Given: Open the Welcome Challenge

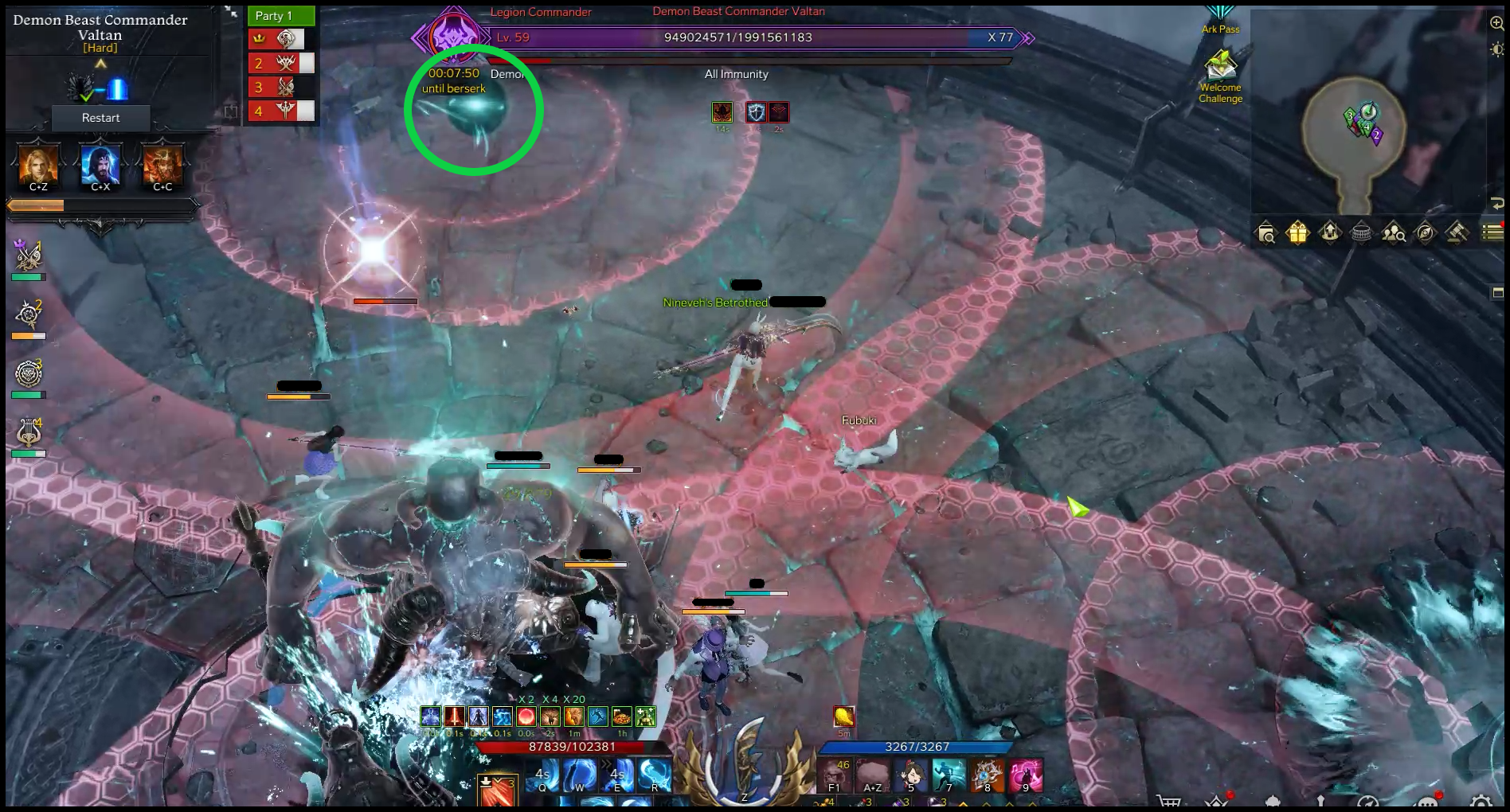Looking at the screenshot, I should pos(1220,76).
